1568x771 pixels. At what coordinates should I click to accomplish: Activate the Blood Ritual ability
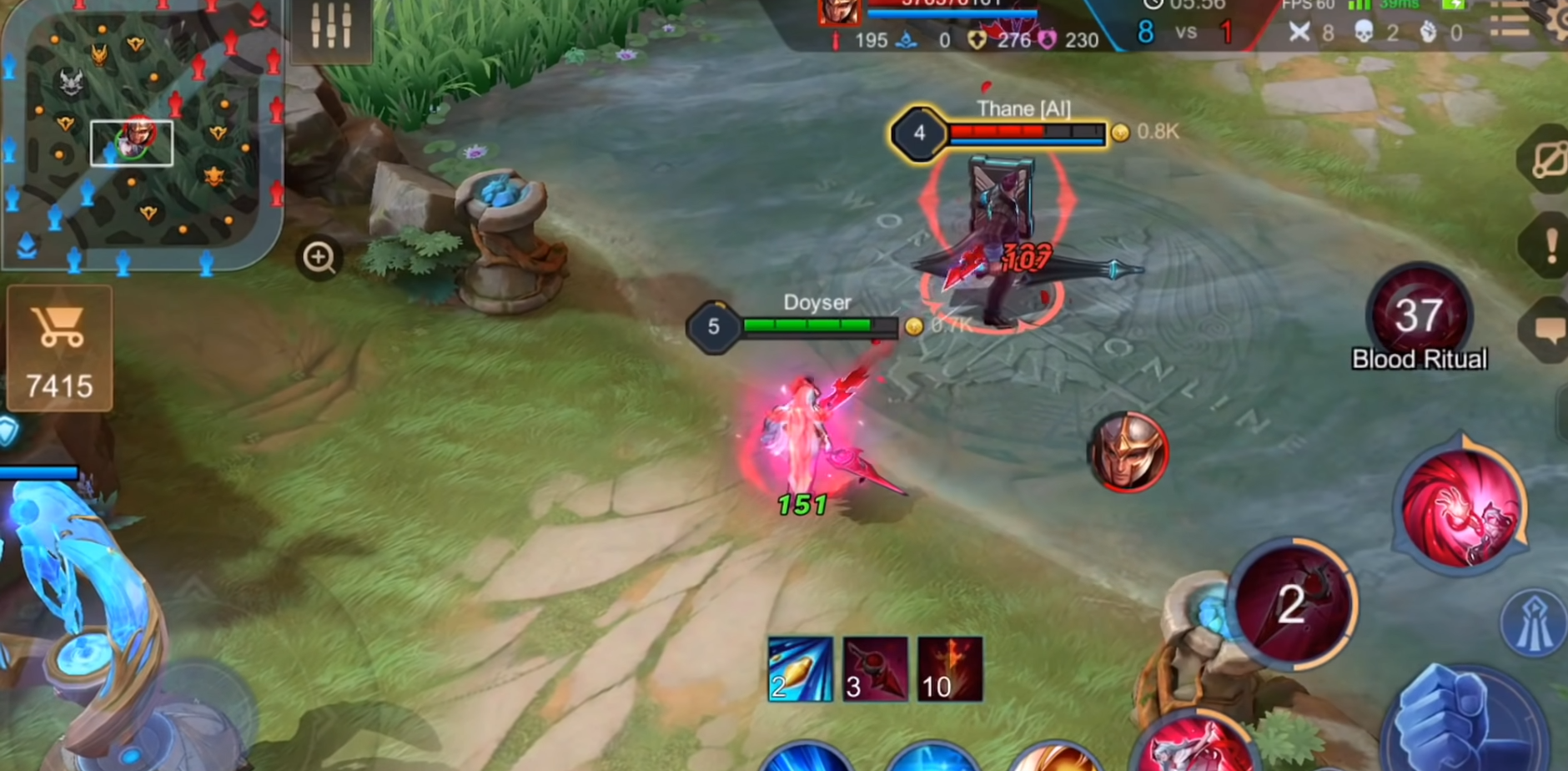pos(1419,315)
